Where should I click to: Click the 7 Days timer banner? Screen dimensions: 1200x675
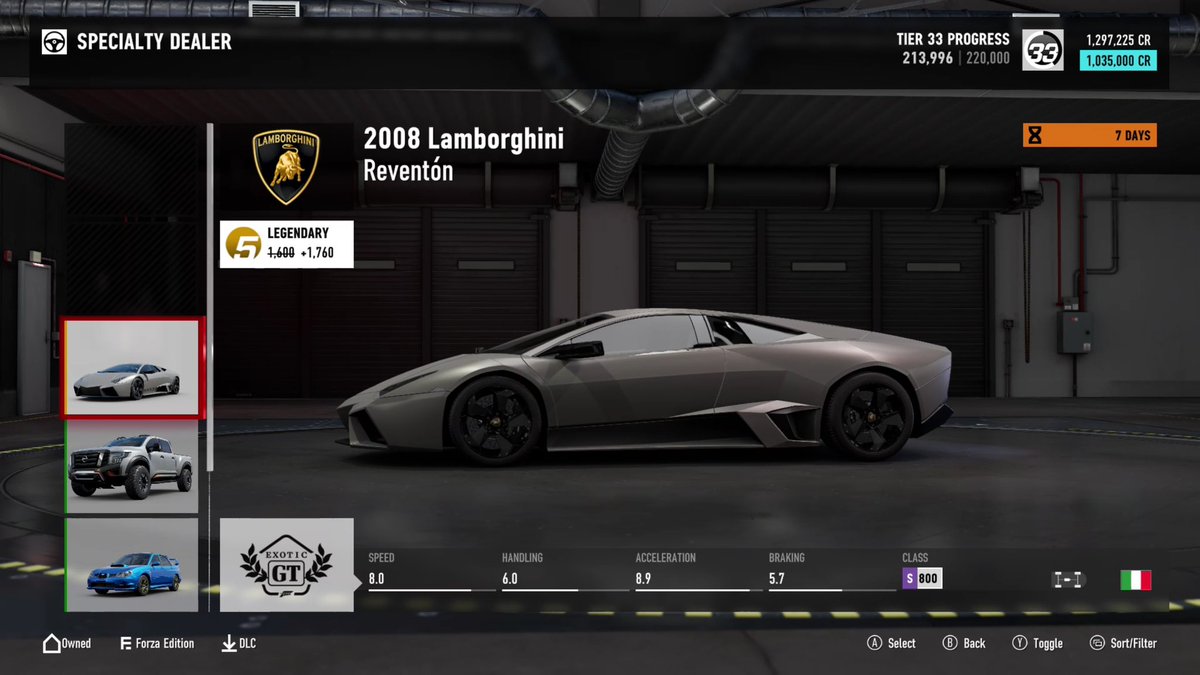(1089, 135)
